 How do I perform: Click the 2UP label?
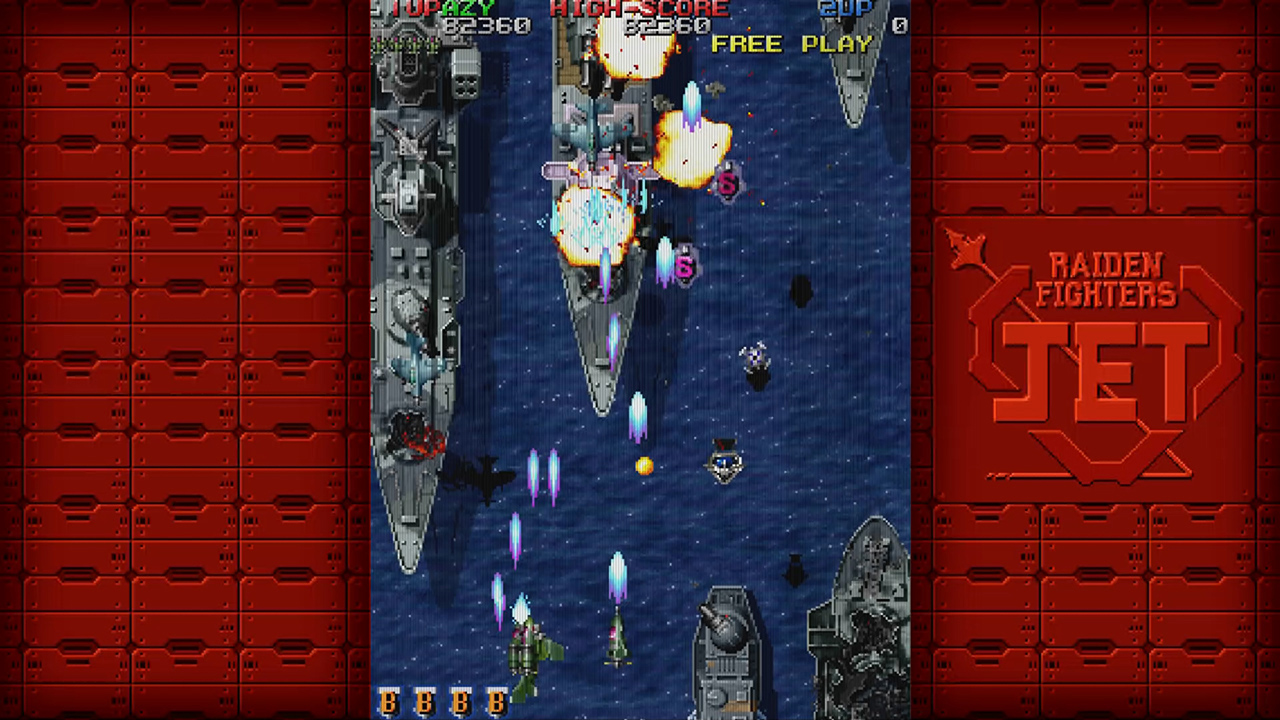click(845, 9)
